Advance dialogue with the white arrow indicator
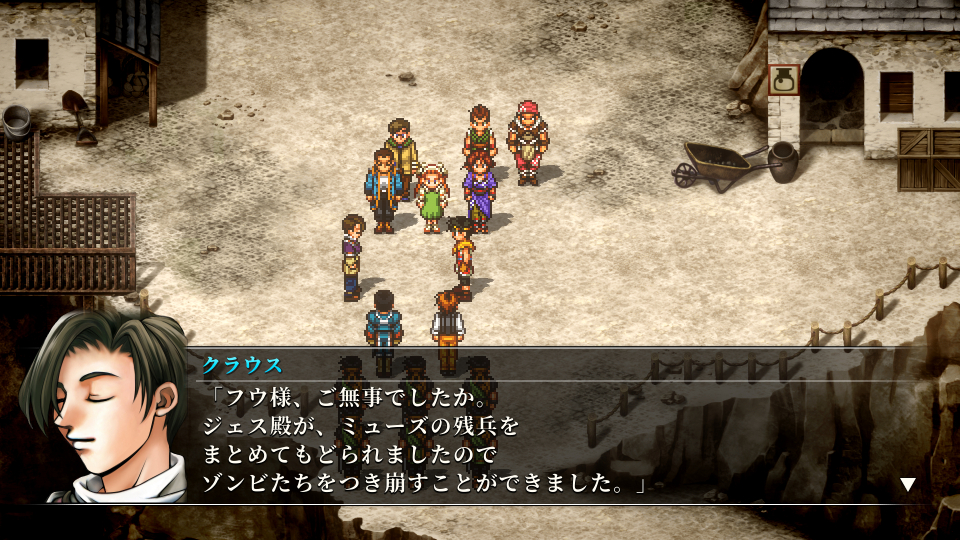This screenshot has width=960, height=540. click(907, 485)
